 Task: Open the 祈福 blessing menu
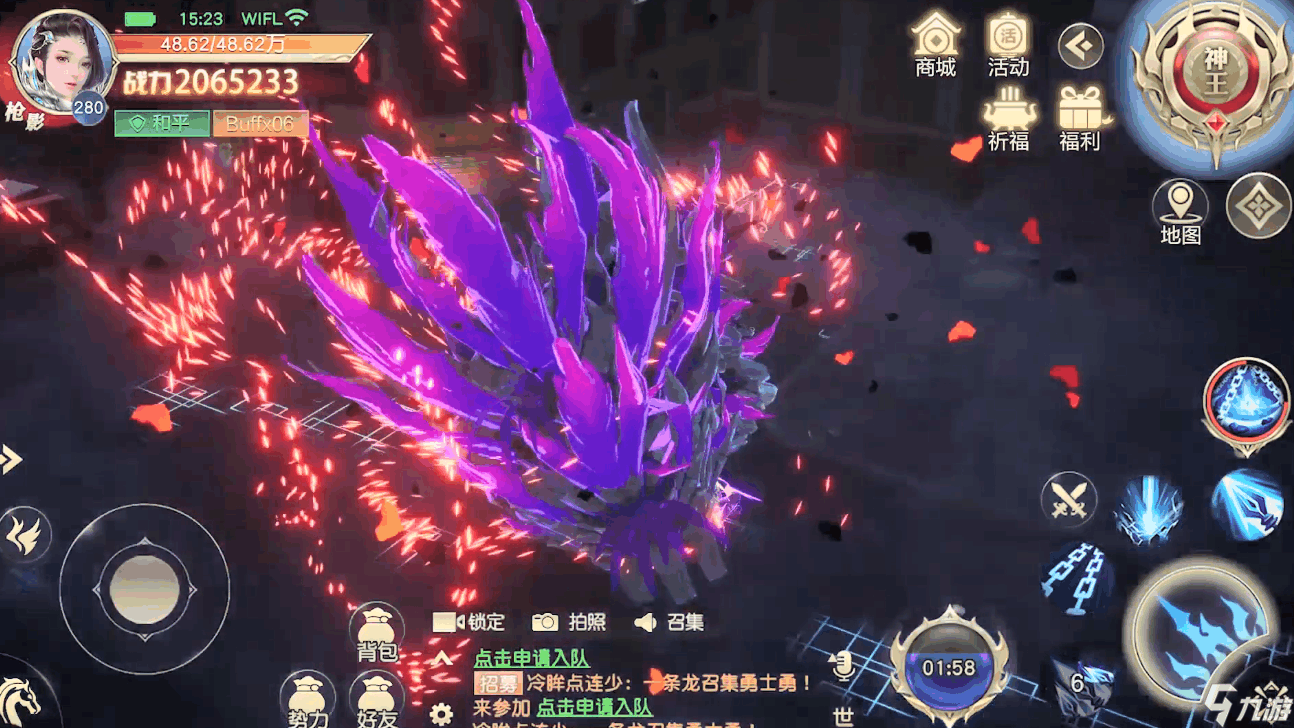1008,118
